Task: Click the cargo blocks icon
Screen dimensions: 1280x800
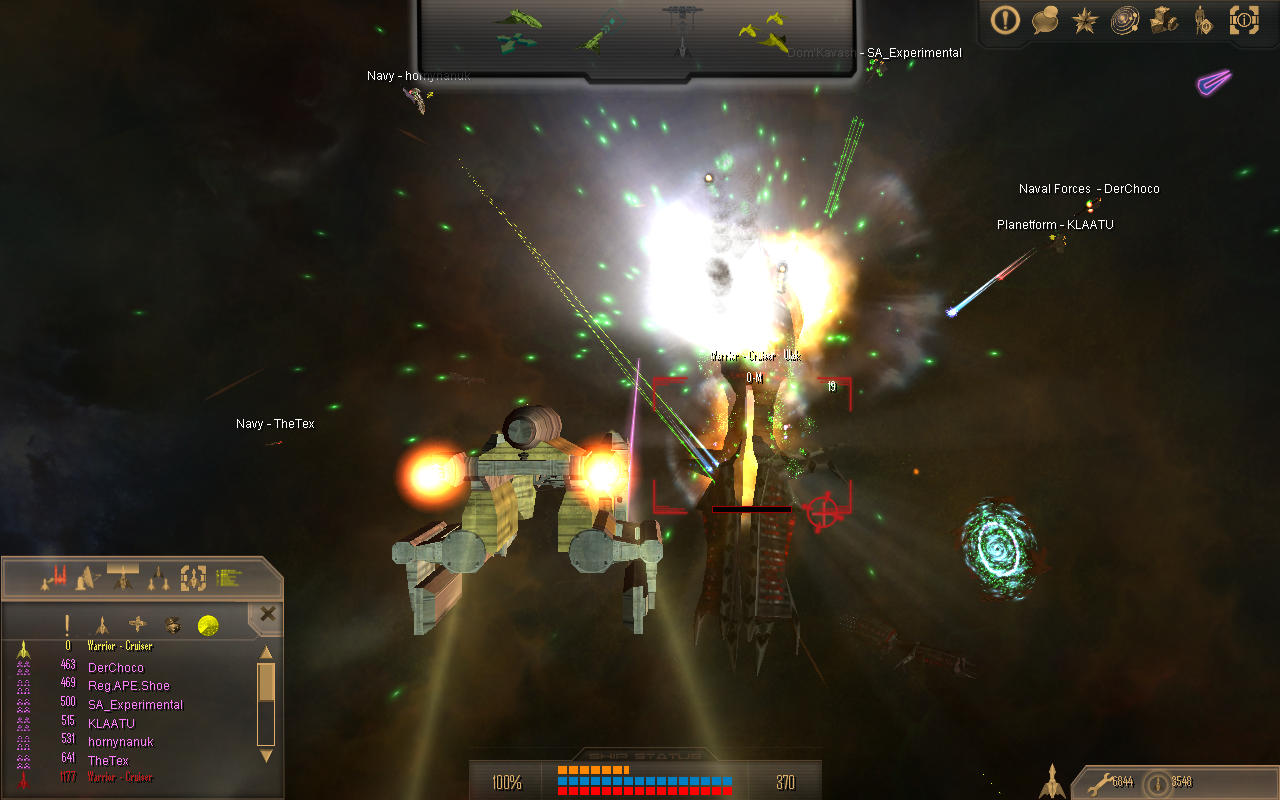Action: 1164,20
